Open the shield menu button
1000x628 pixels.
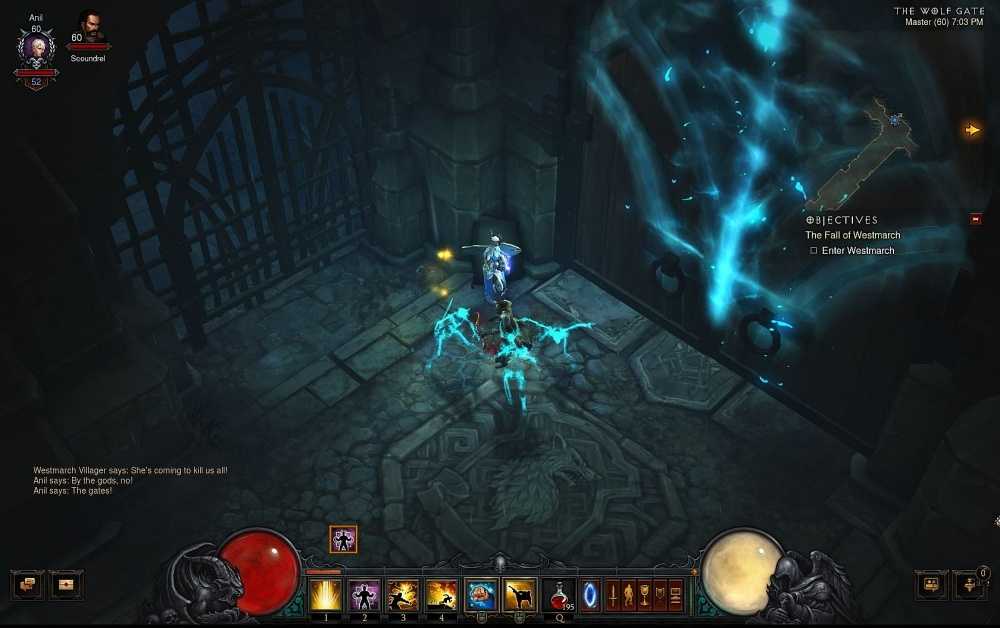(x=659, y=595)
